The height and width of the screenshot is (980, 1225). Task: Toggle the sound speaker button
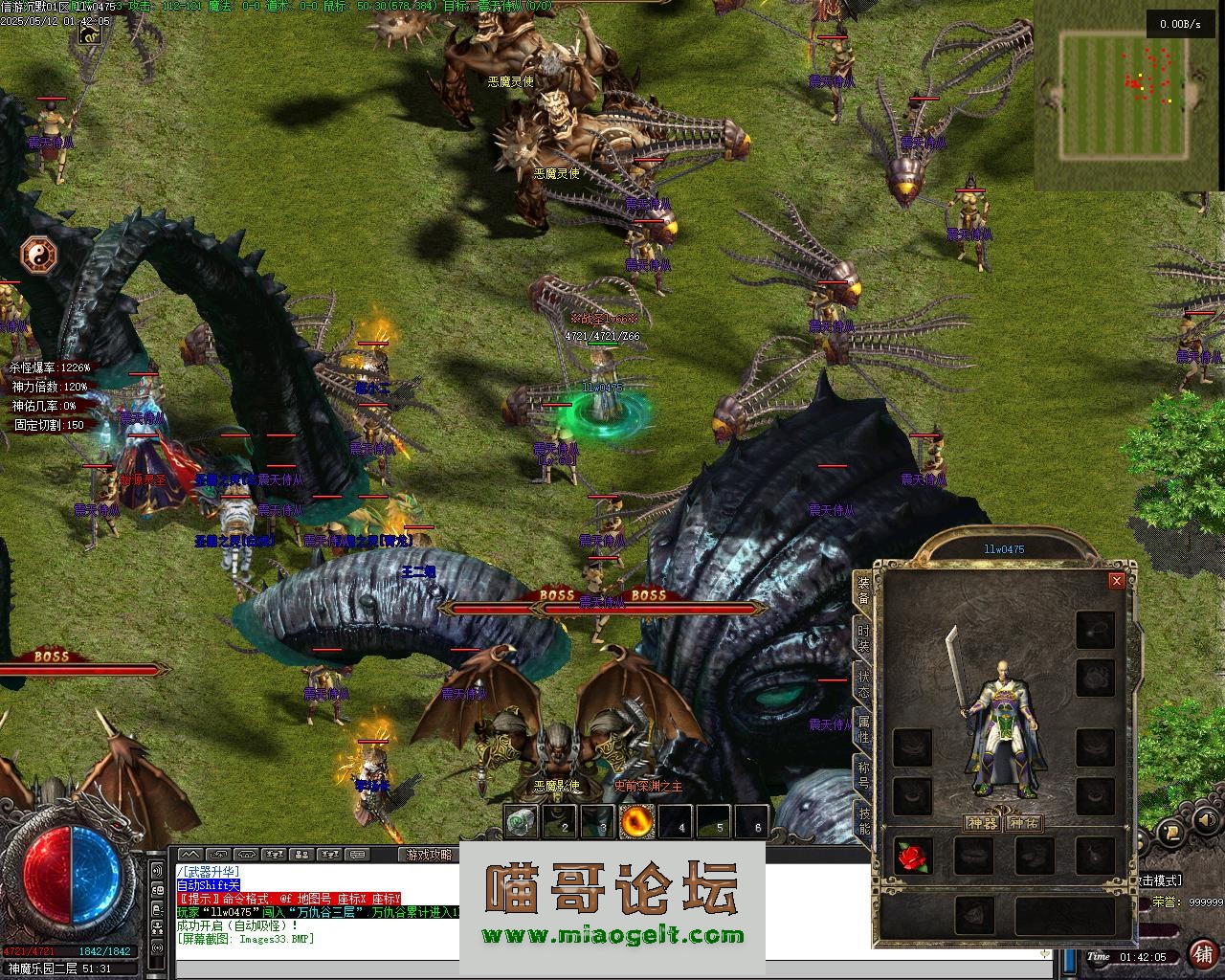coord(1204,822)
